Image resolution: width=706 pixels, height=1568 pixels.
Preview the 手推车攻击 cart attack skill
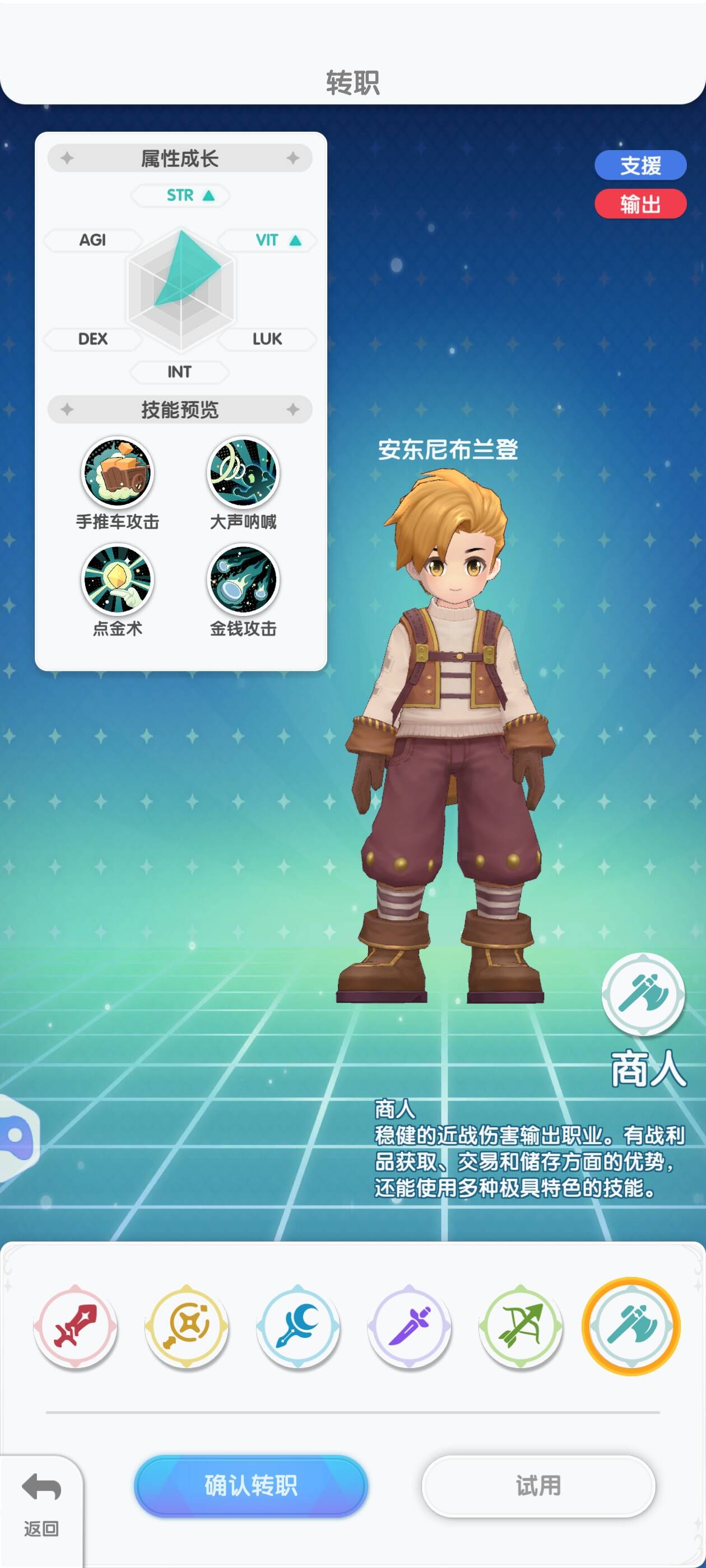pyautogui.click(x=118, y=472)
